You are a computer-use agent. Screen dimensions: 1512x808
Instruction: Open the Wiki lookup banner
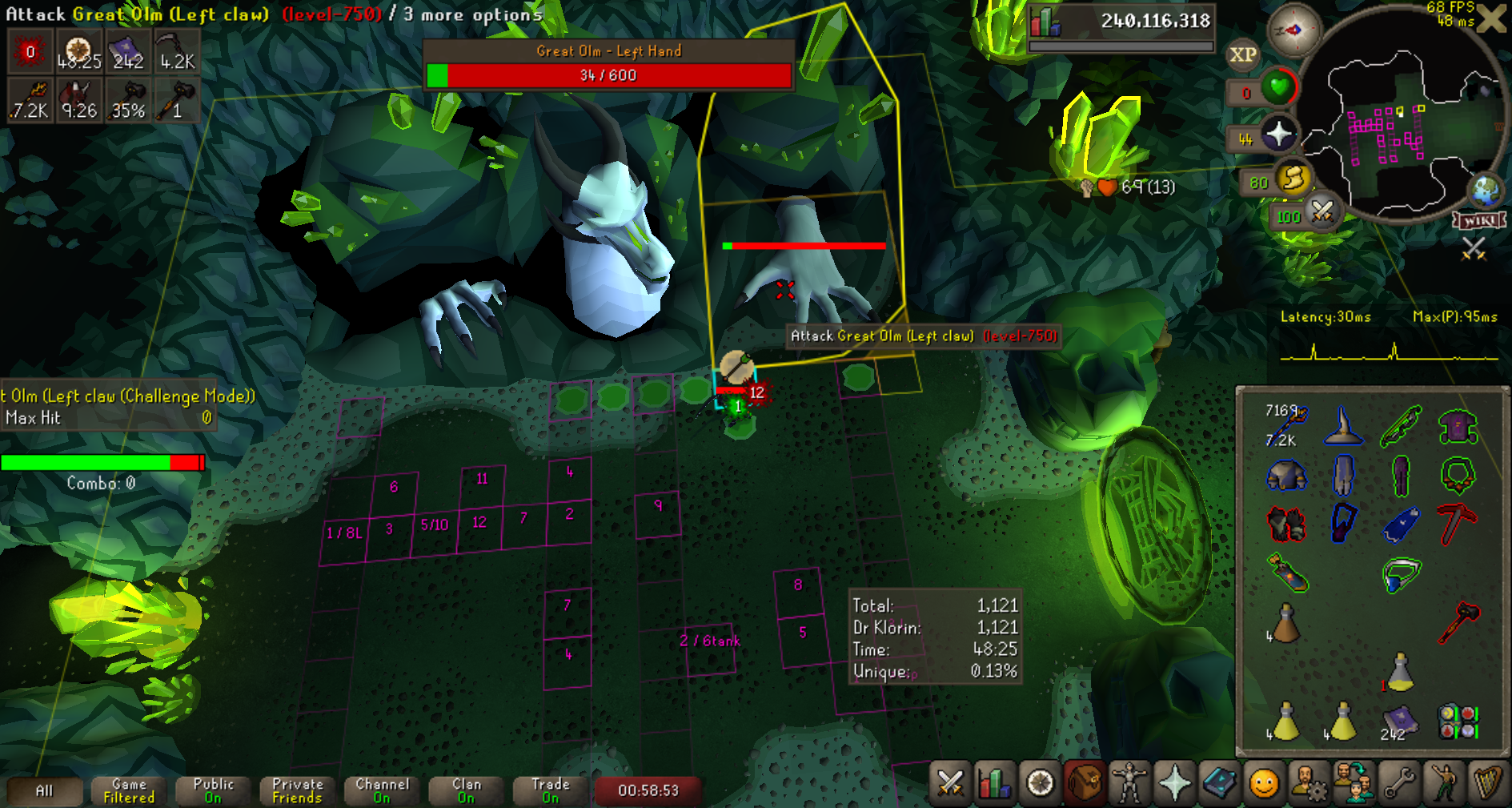coord(1479,220)
